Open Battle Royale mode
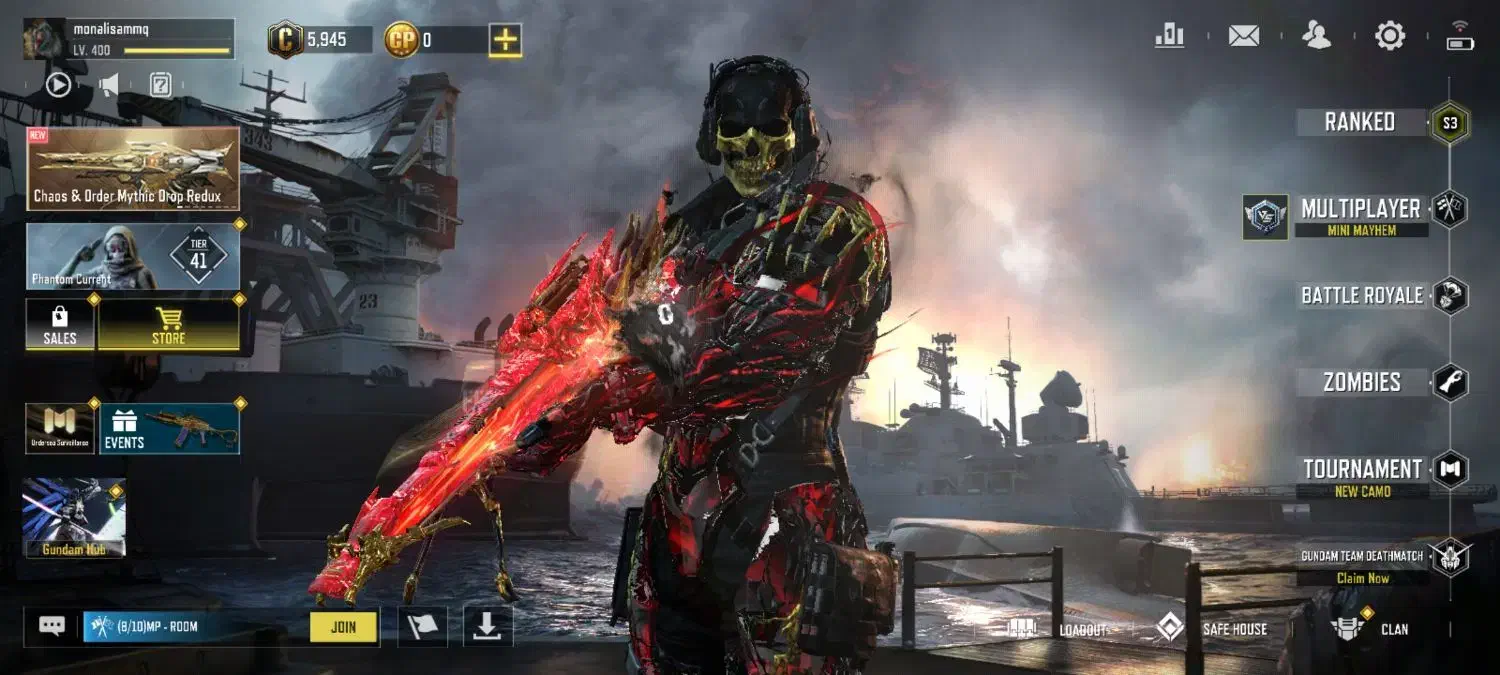1500x675 pixels. 1362,295
